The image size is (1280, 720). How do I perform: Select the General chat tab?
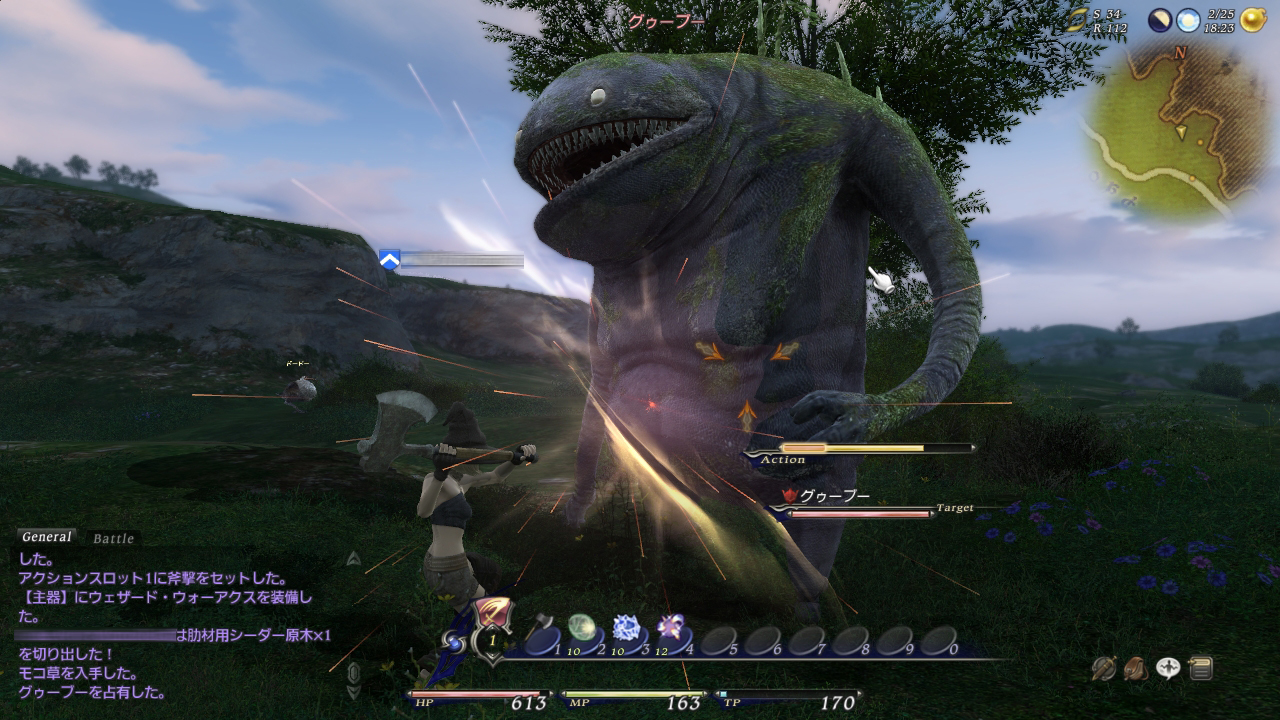(47, 537)
